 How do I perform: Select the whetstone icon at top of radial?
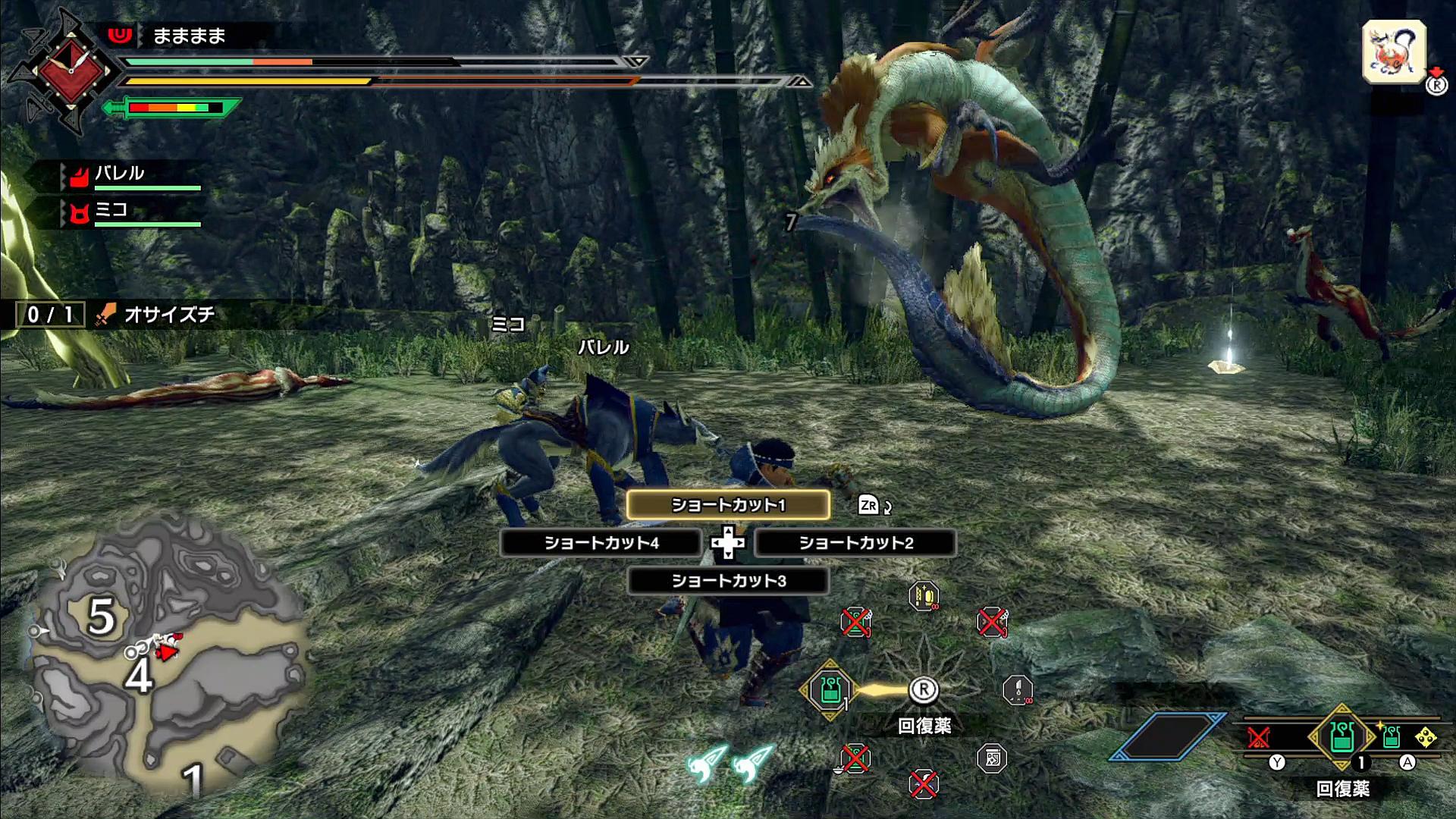point(924,597)
